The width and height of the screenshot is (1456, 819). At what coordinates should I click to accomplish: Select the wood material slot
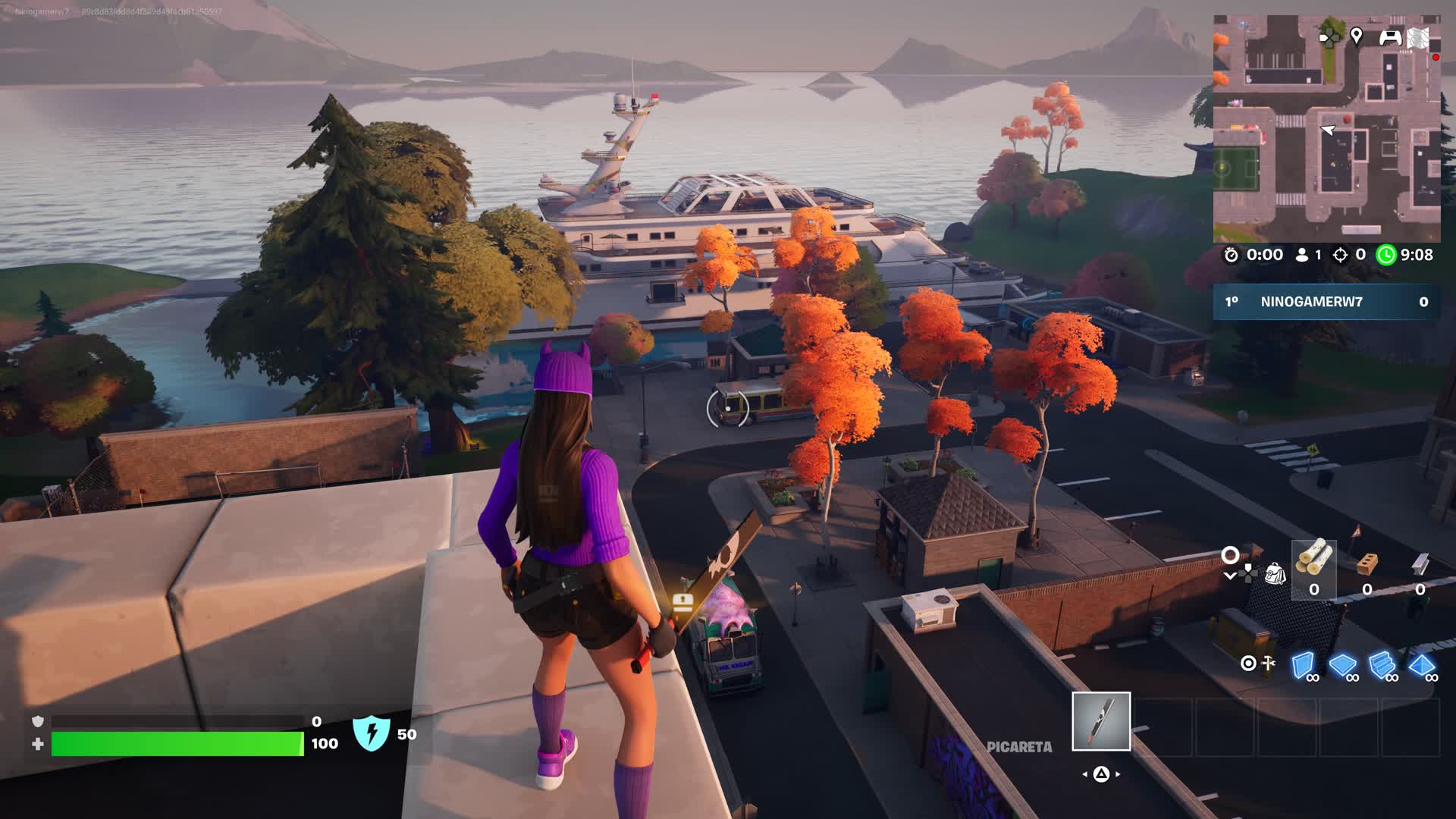pos(1313,569)
